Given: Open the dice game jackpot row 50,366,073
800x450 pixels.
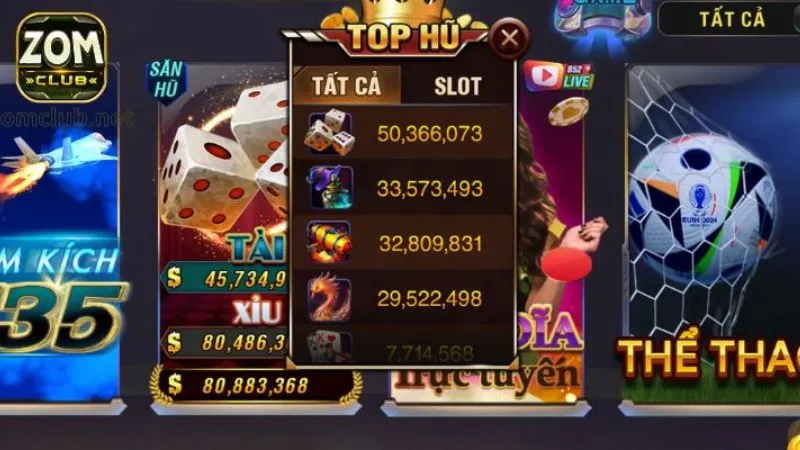Looking at the screenshot, I should (x=402, y=134).
